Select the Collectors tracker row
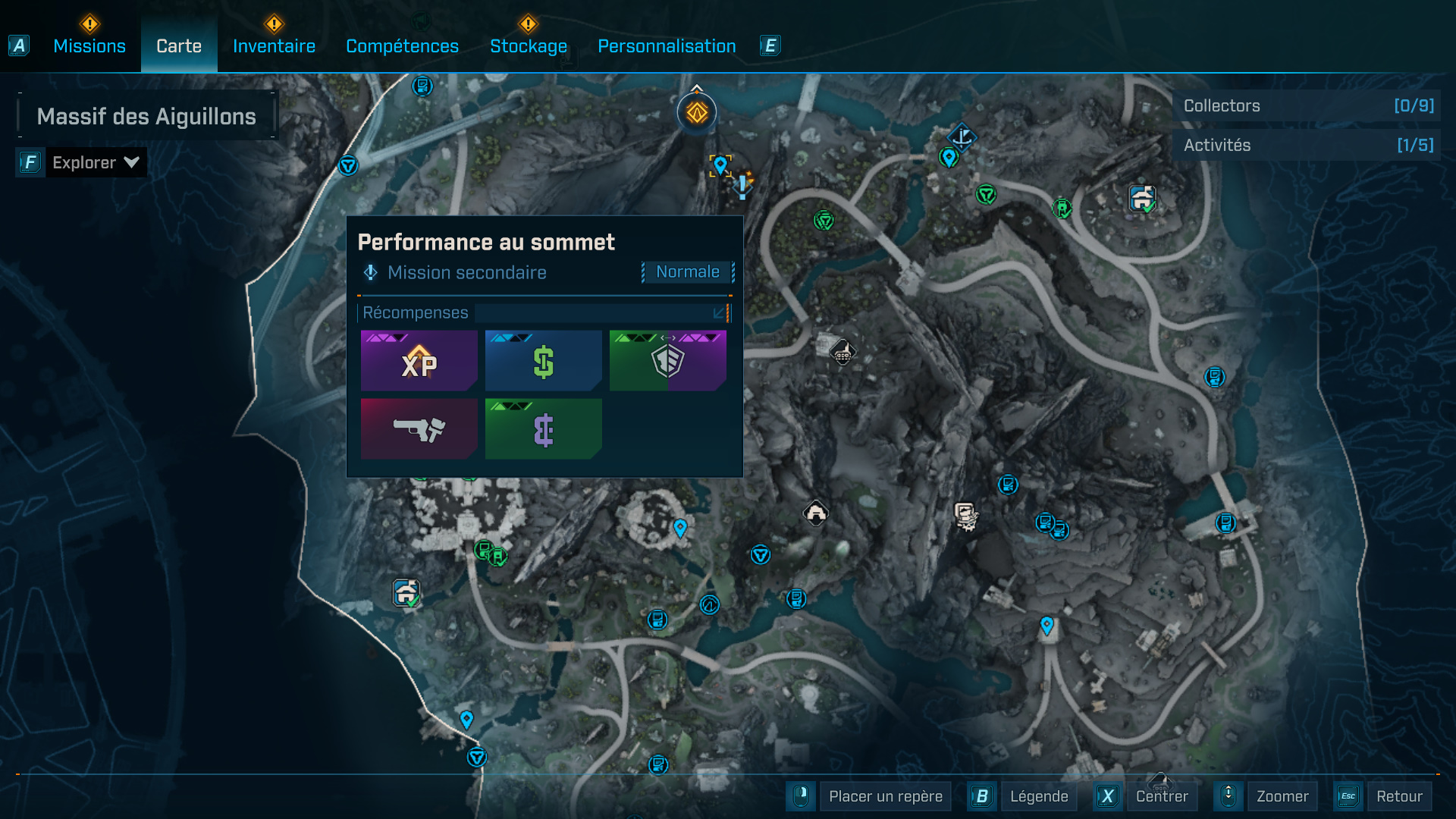This screenshot has width=1456, height=819. [1307, 106]
